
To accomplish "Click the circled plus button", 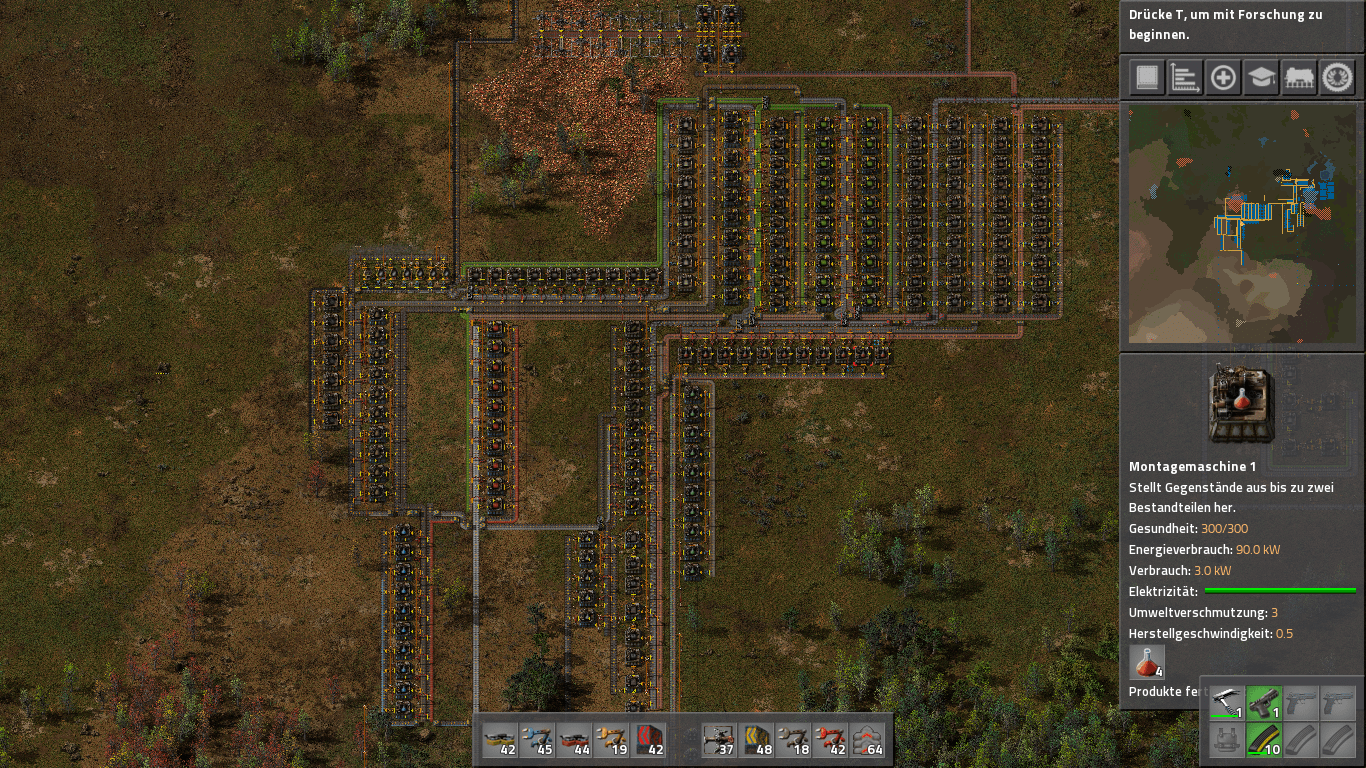I will point(1223,78).
